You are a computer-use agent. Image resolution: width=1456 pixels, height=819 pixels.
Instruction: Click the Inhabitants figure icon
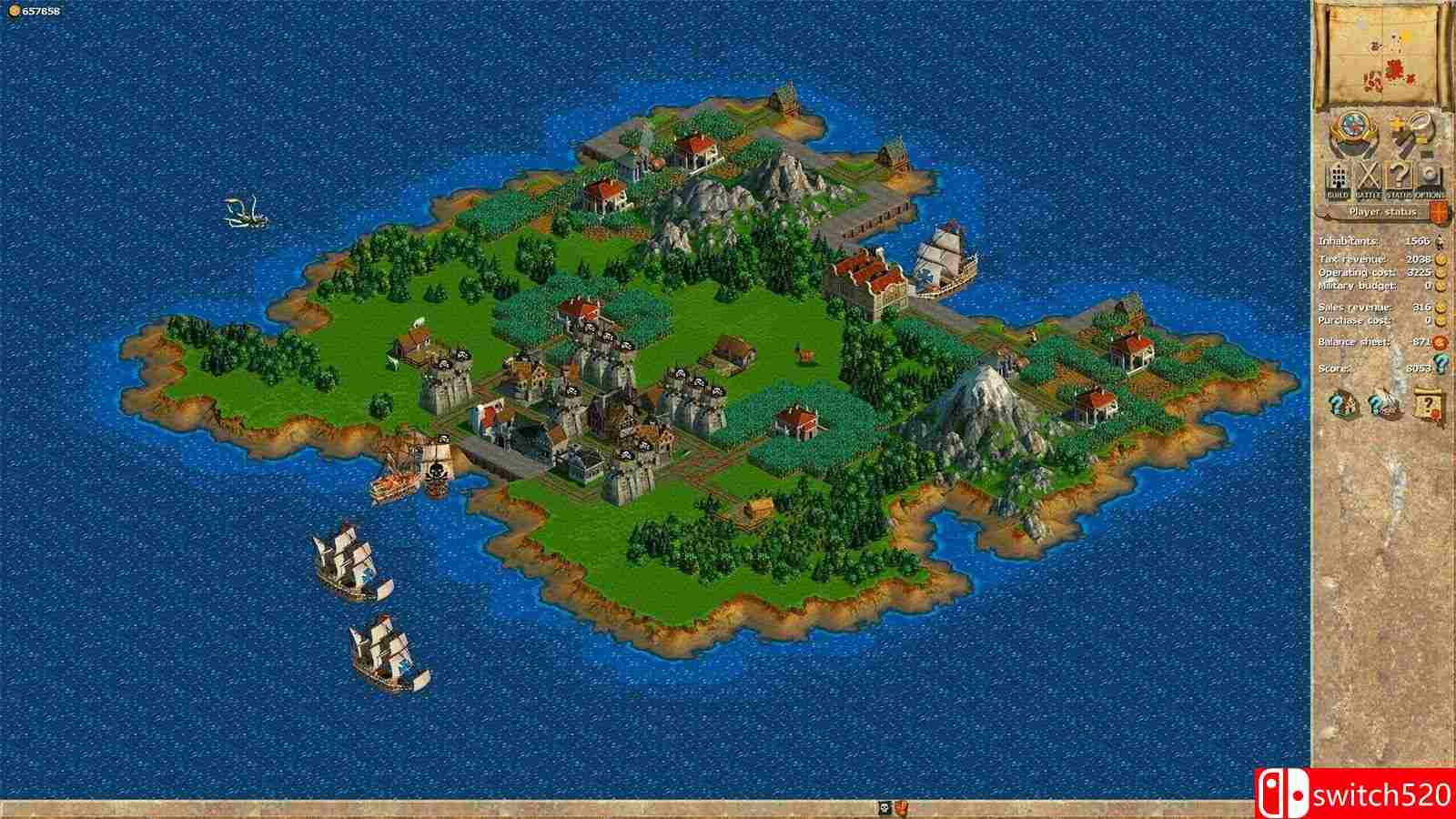pos(1440,242)
